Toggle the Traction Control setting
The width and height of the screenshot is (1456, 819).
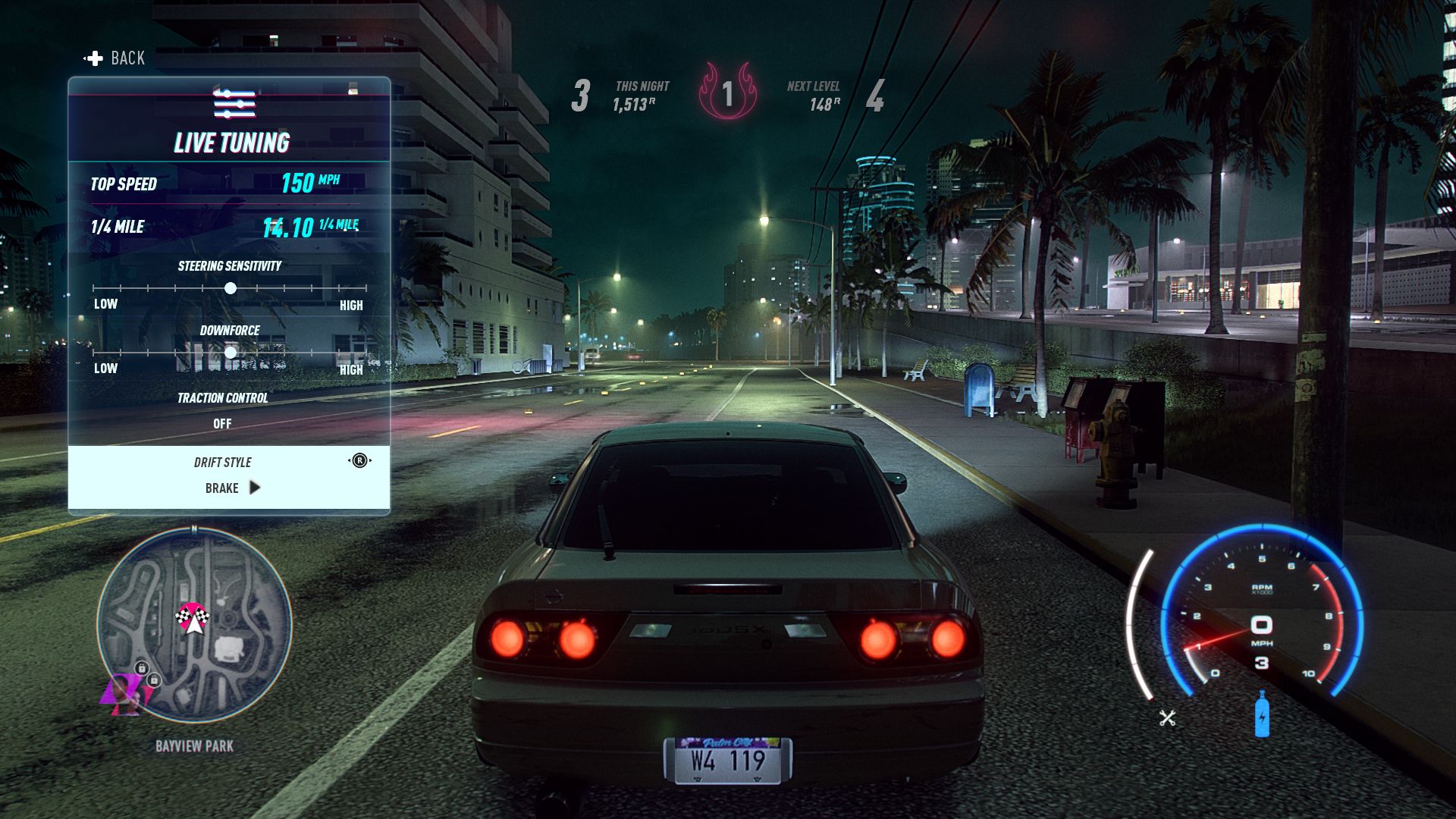pyautogui.click(x=222, y=423)
